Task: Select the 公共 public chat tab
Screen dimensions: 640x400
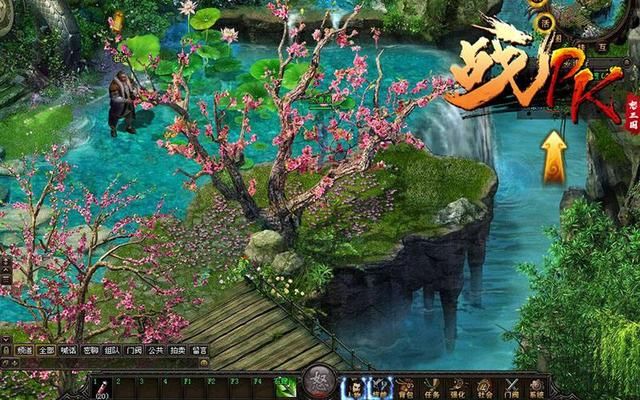Action: [x=156, y=351]
